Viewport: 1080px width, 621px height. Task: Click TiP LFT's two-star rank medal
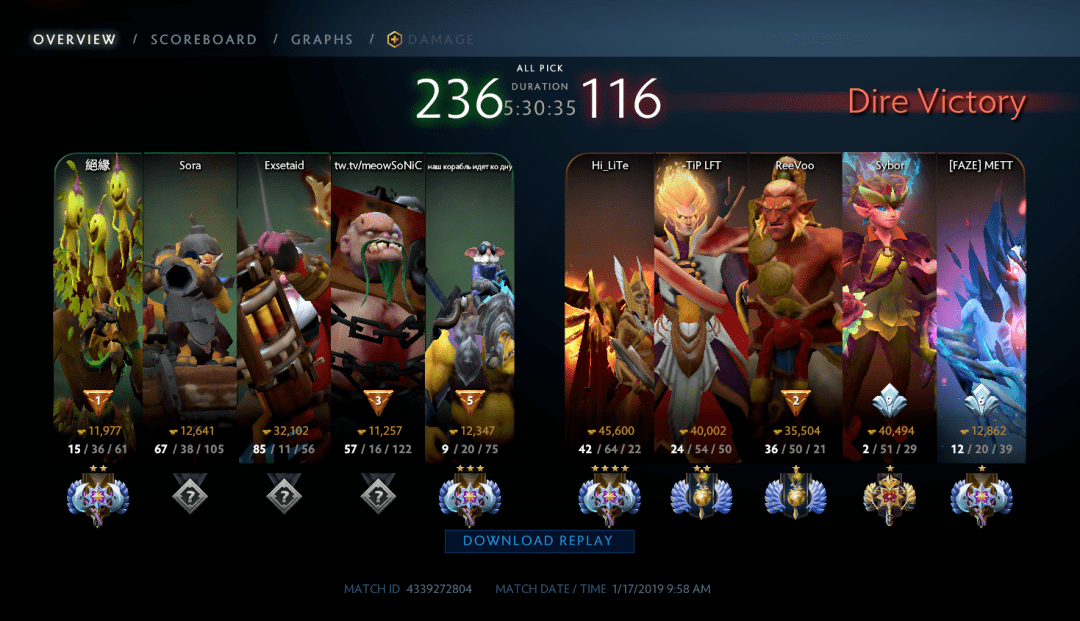(702, 496)
